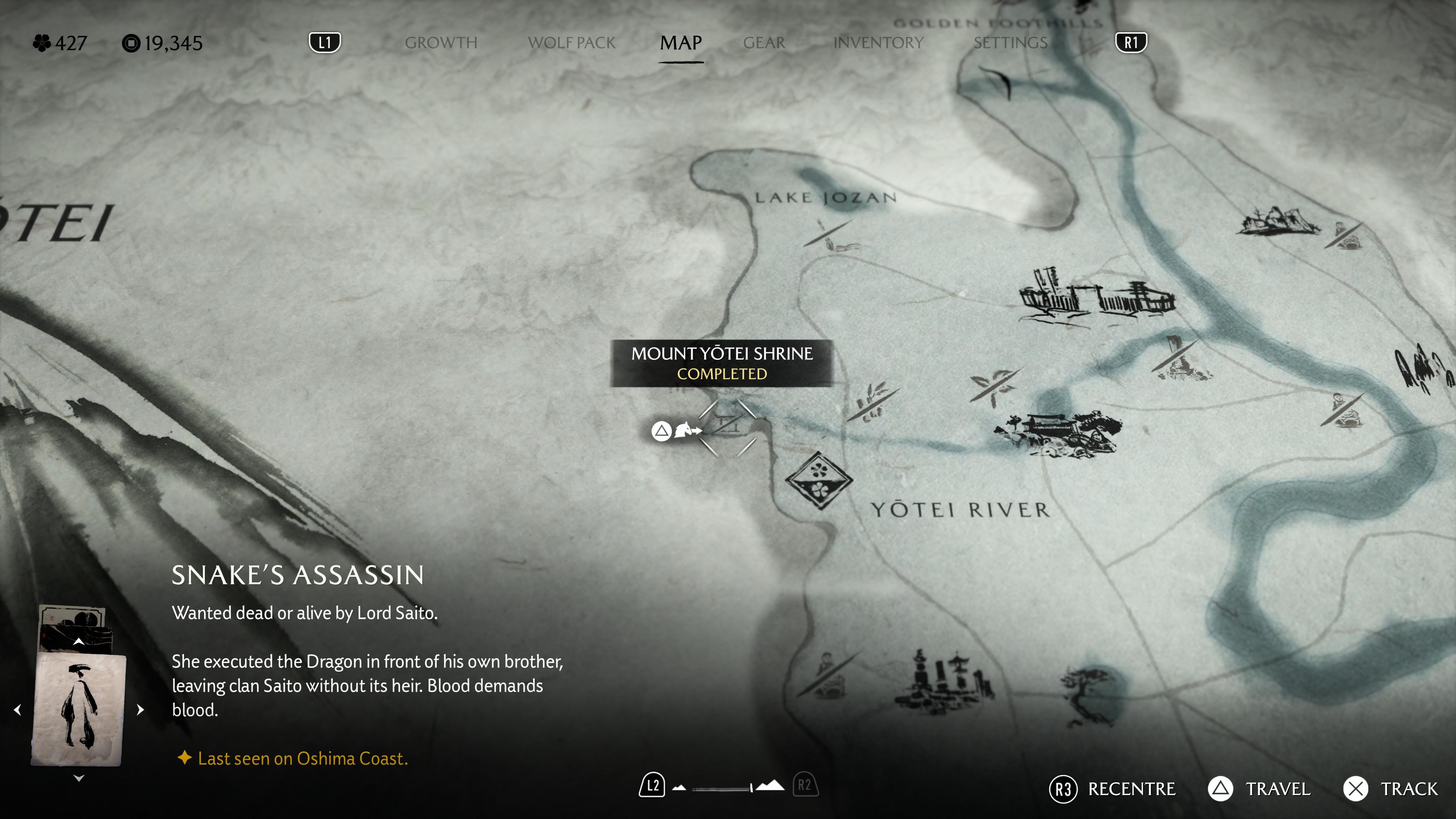Switch to the Settings tab
This screenshot has height=819, width=1456.
1010,43
